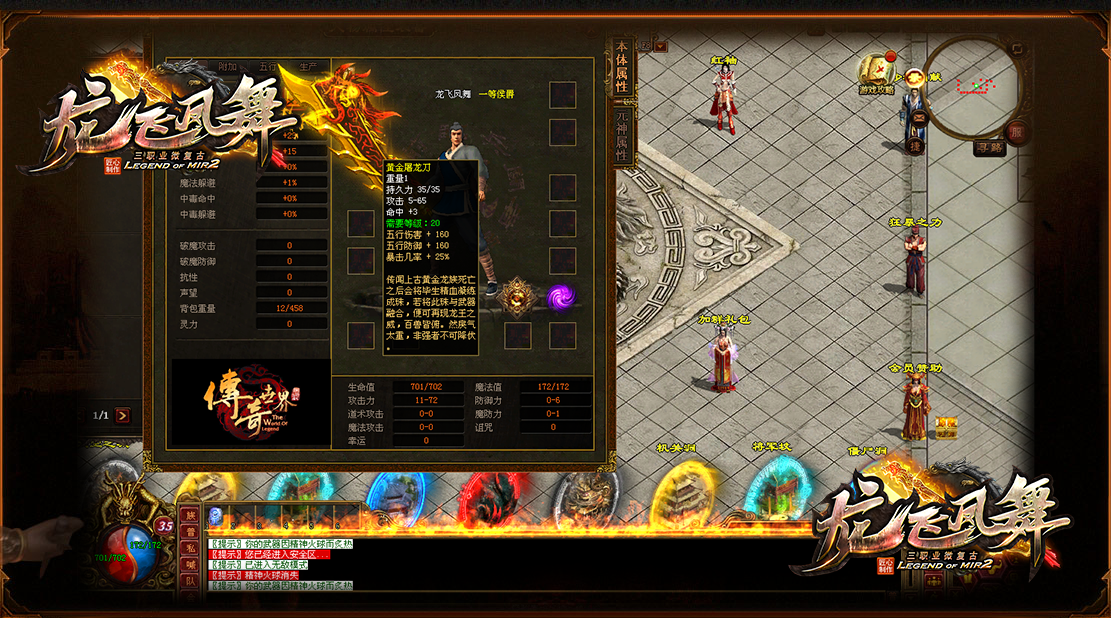Click the 捷 shortcut button
The image size is (1111, 618).
pyautogui.click(x=914, y=147)
